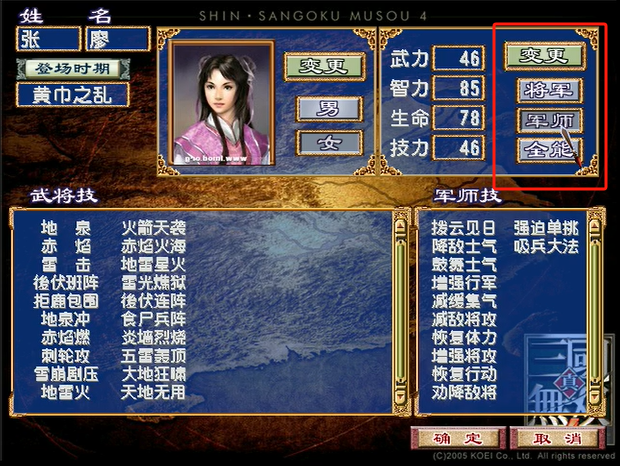Change the 黄巾之乱 debut period
This screenshot has width=620, height=466.
[71, 95]
